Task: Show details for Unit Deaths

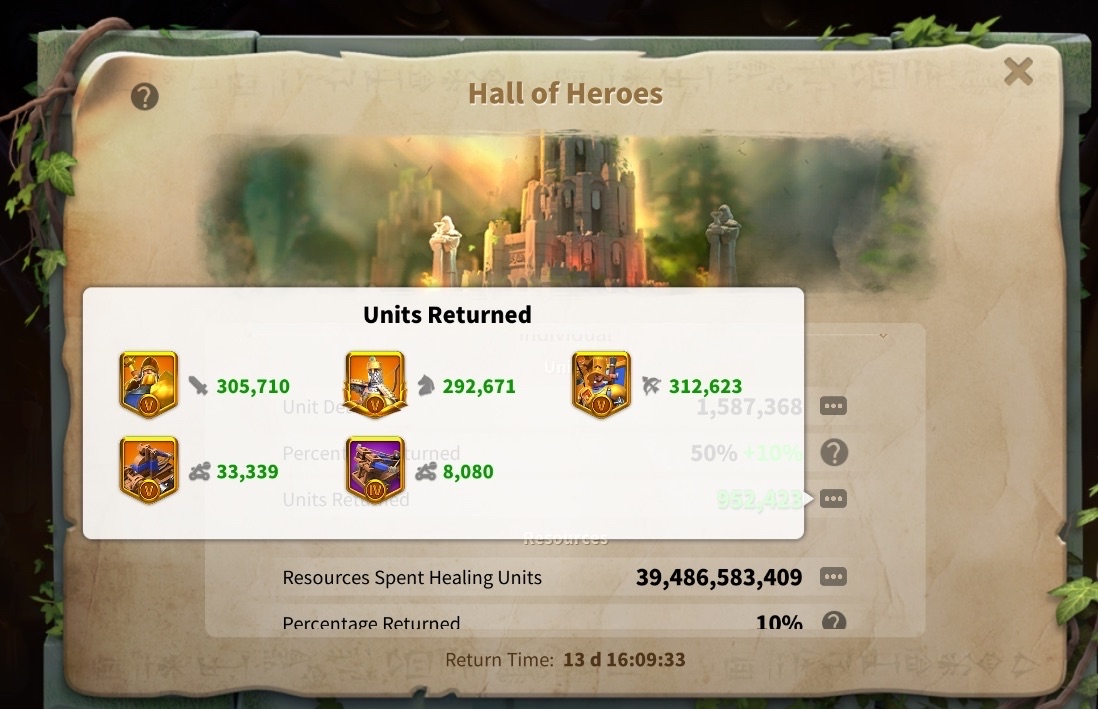Action: (x=833, y=407)
